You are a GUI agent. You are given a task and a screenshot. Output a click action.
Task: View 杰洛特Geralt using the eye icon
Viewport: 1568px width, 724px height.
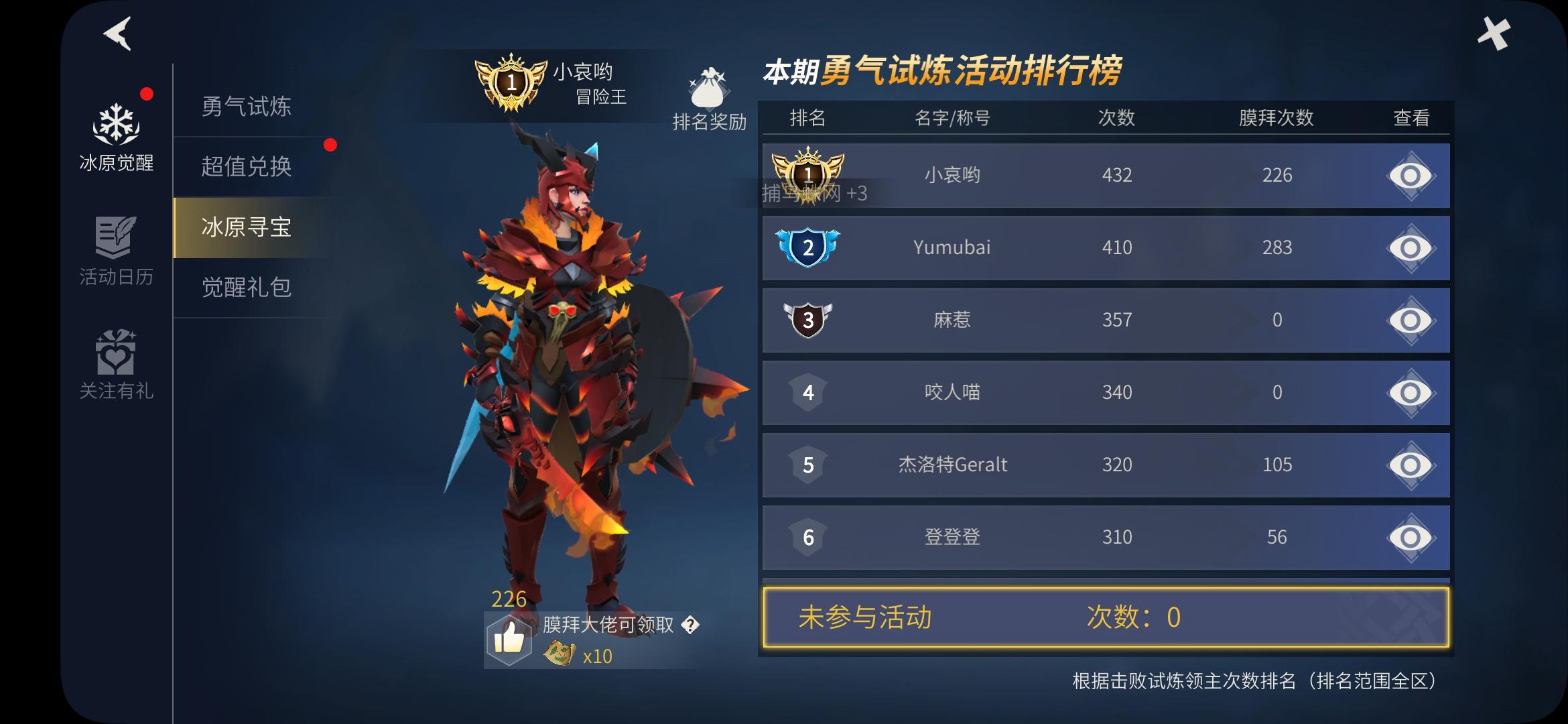1412,465
